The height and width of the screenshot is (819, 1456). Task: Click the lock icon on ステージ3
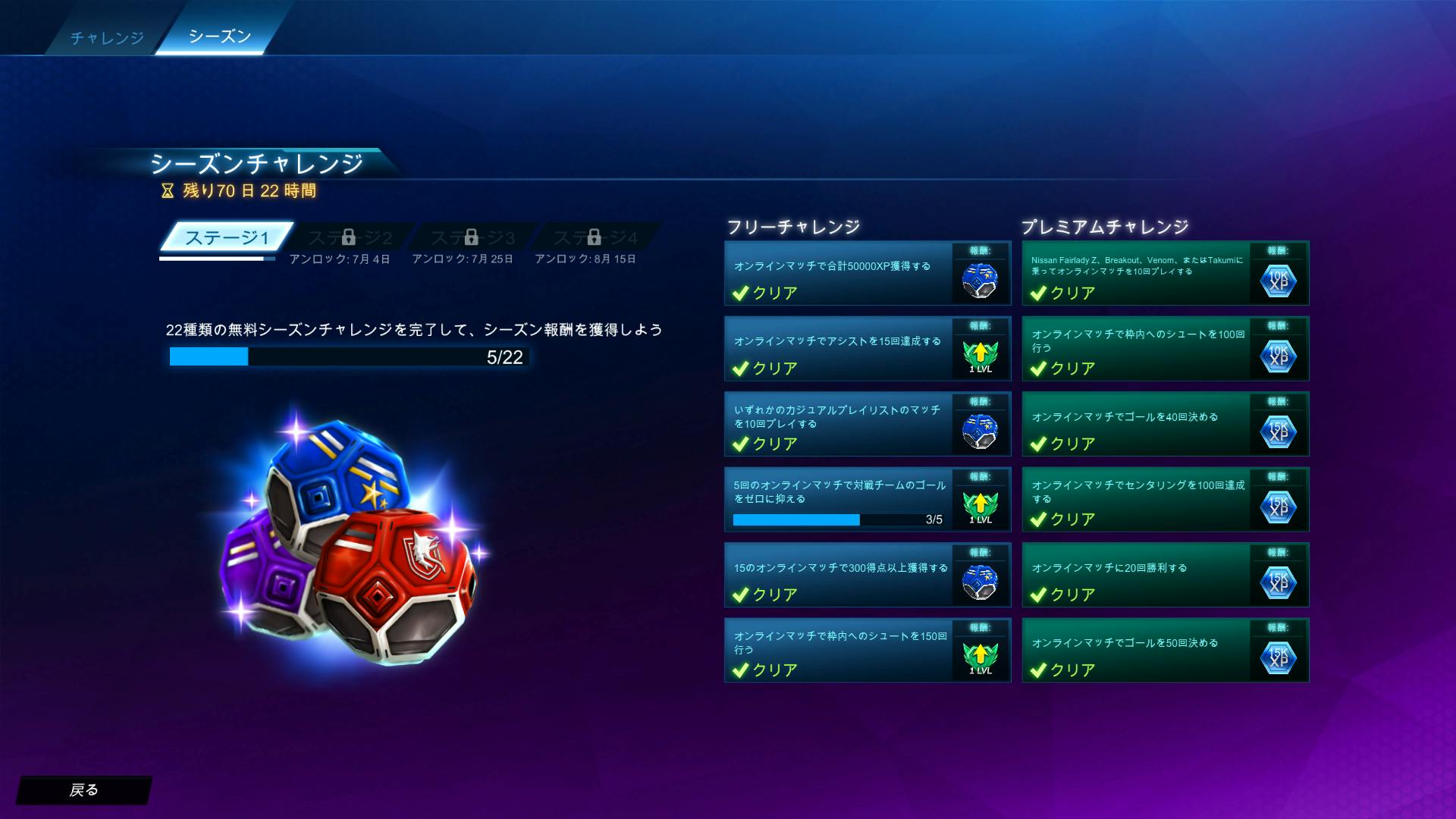coord(472,237)
